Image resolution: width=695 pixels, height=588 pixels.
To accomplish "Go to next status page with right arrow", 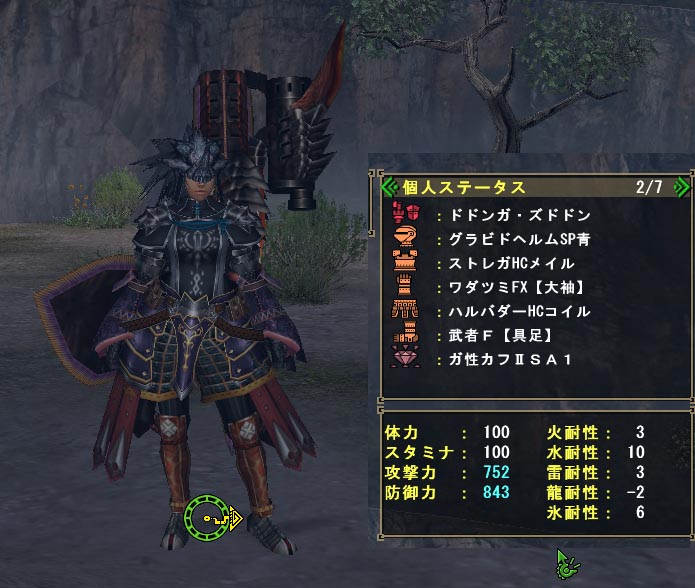I will (682, 186).
